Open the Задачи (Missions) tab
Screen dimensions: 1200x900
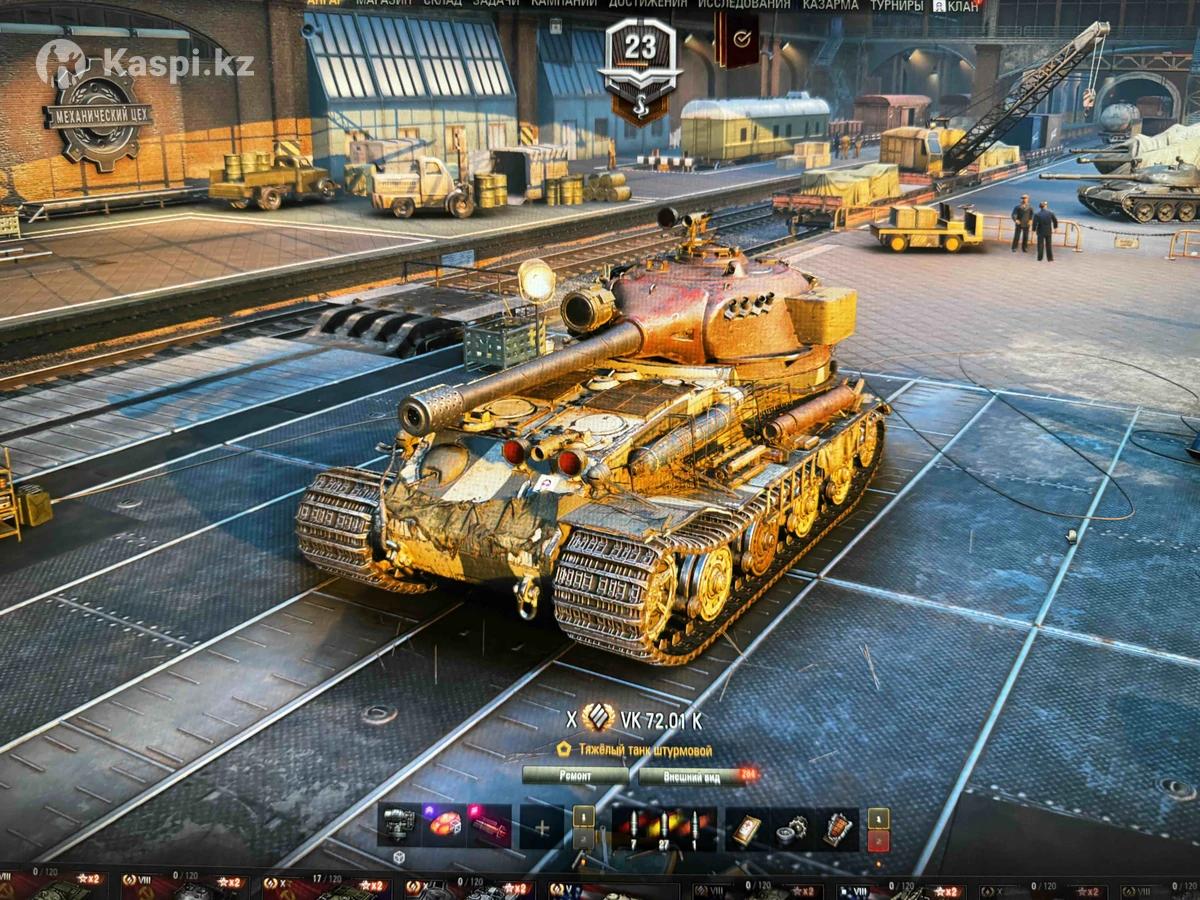[496, 5]
